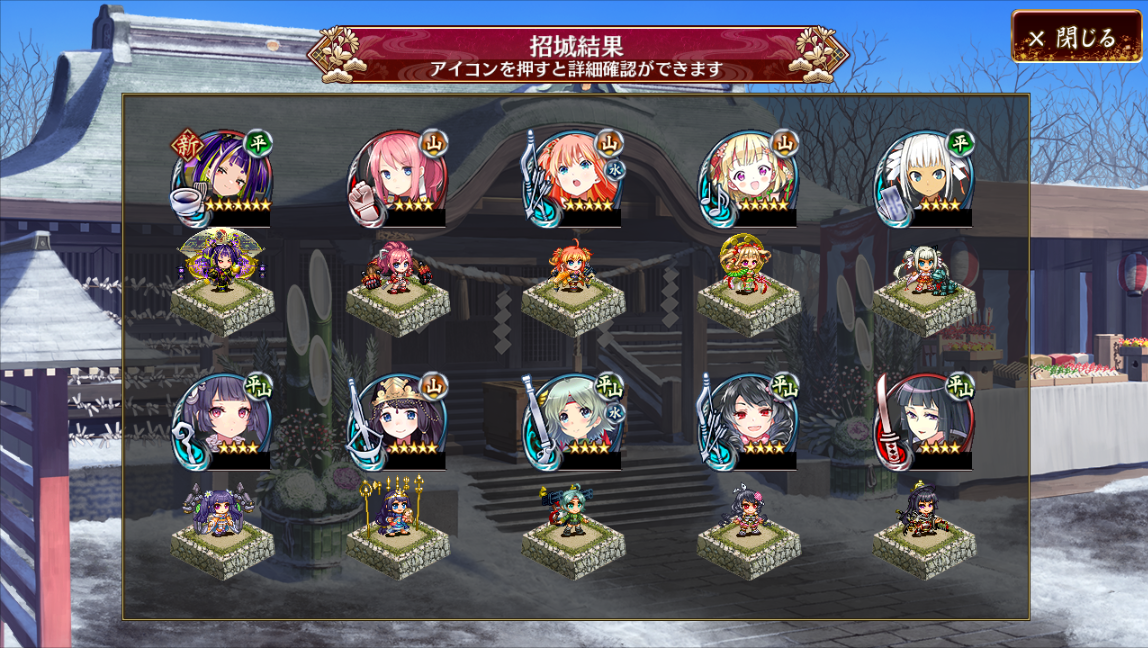
Task: Choose the blonde character with the music note
Action: [749, 178]
